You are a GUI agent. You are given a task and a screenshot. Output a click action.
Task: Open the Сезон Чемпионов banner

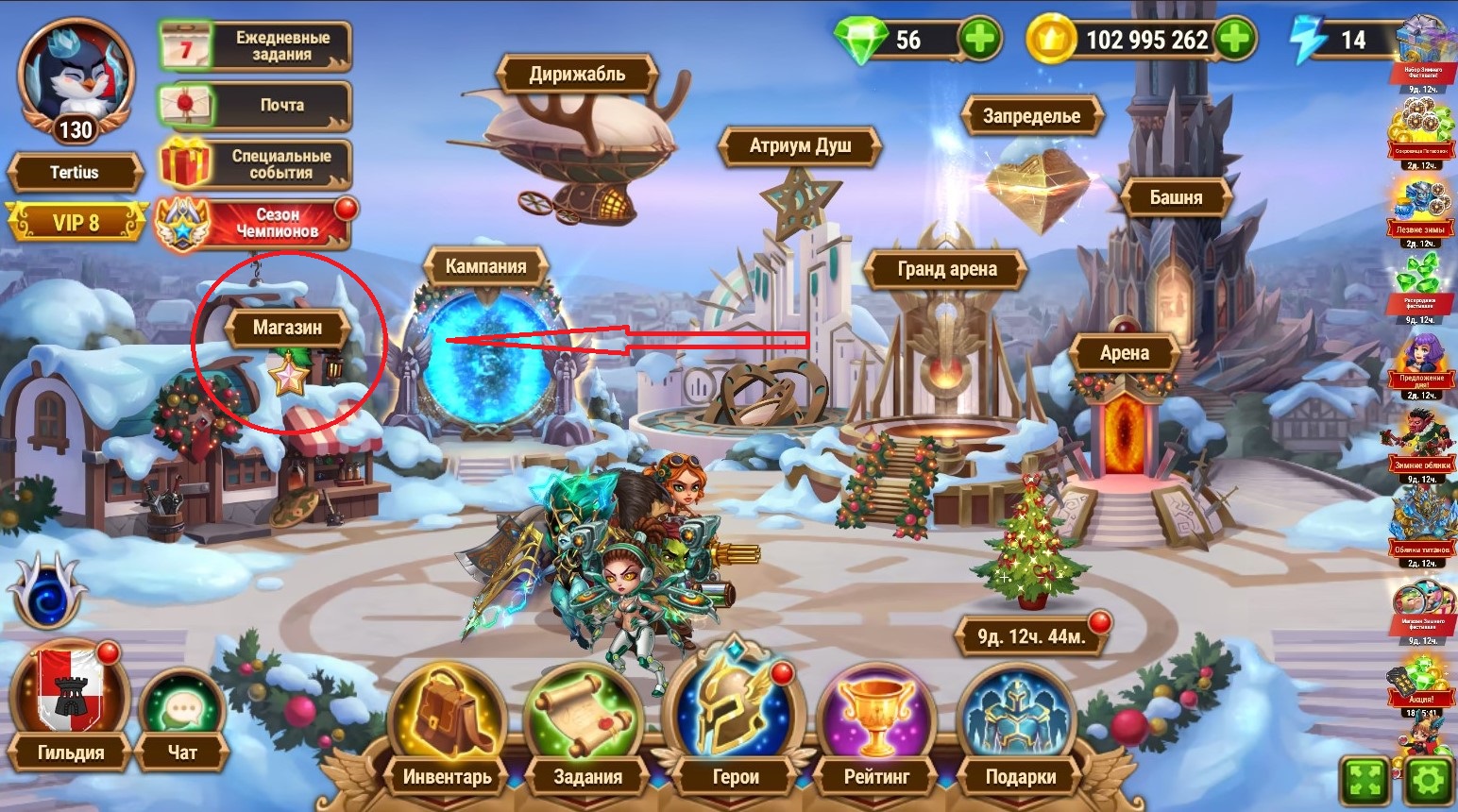pos(253,223)
